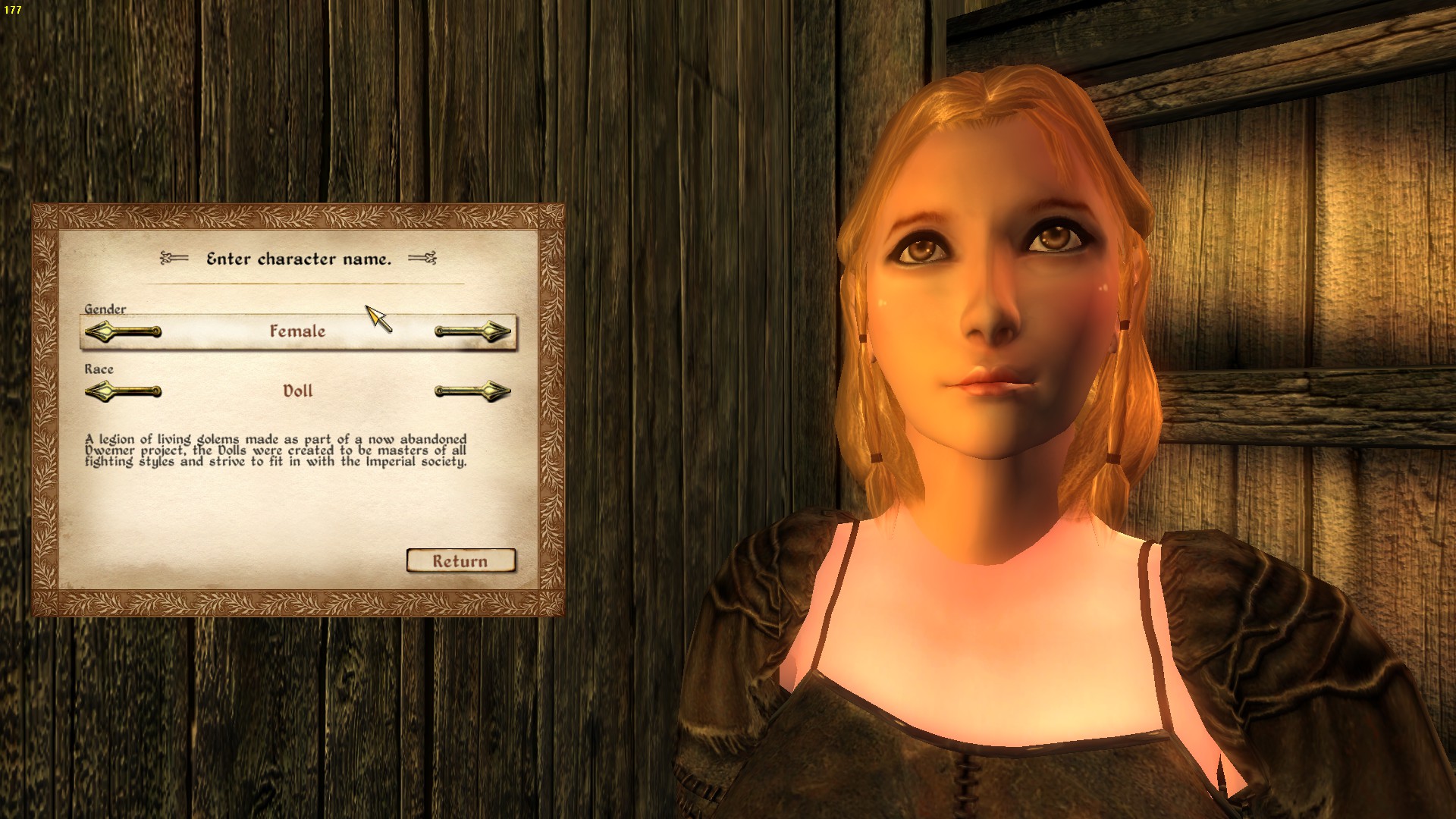Screen dimensions: 1456x819
Task: Toggle gender by clicking the Female bar
Action: [x=299, y=331]
